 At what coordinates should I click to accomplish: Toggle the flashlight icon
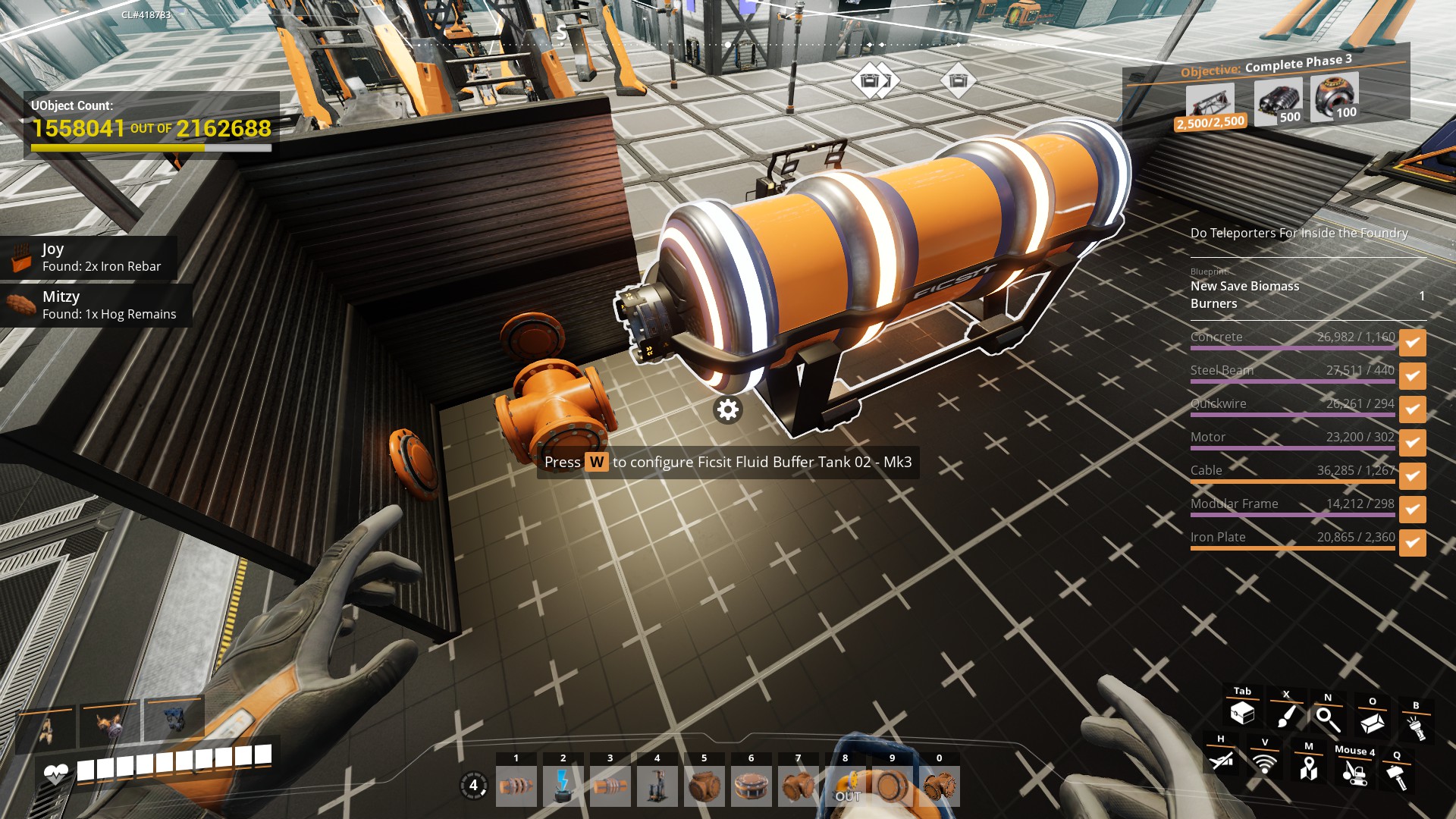pyautogui.click(x=1415, y=728)
